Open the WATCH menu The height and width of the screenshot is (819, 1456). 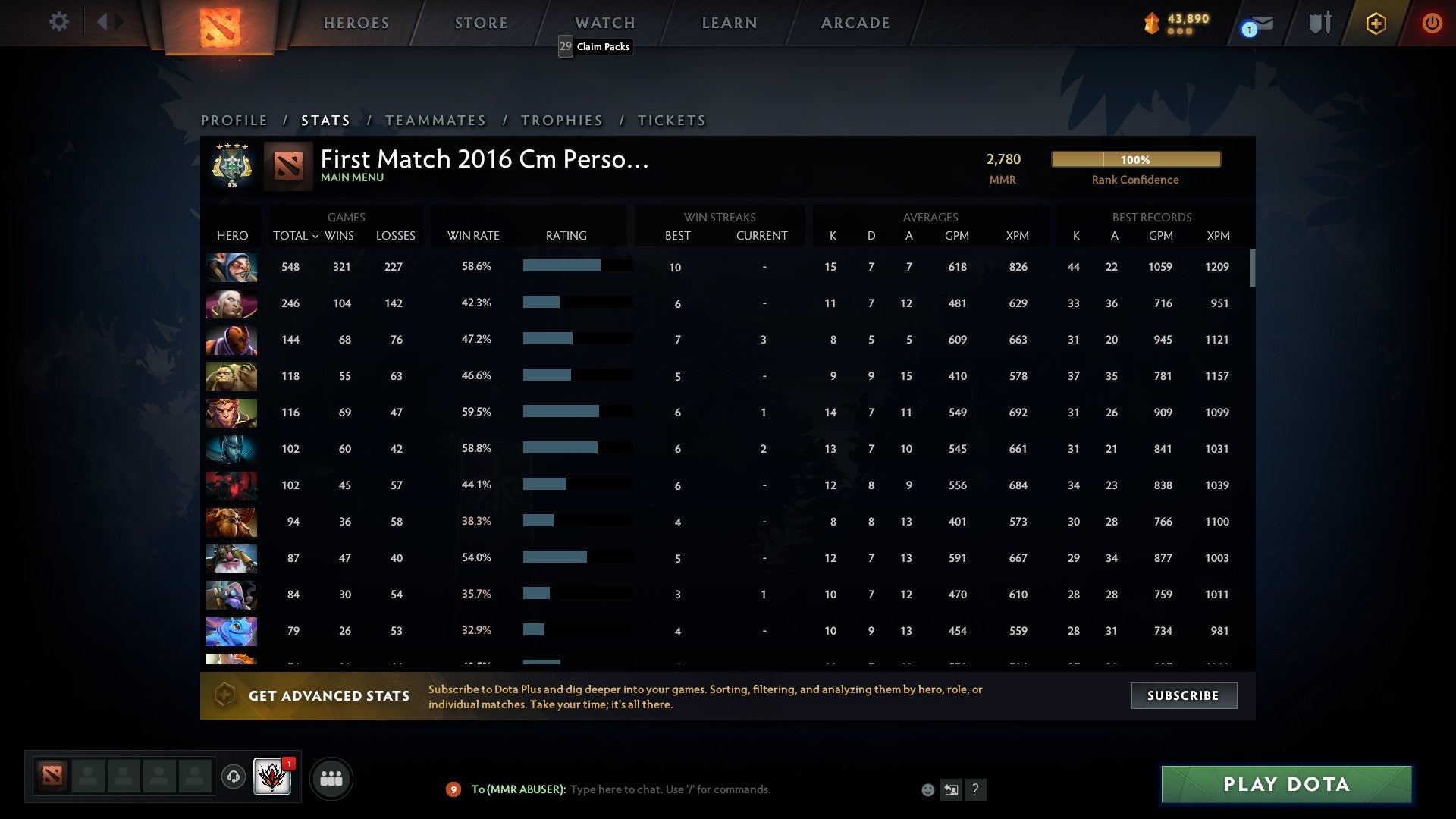point(604,22)
